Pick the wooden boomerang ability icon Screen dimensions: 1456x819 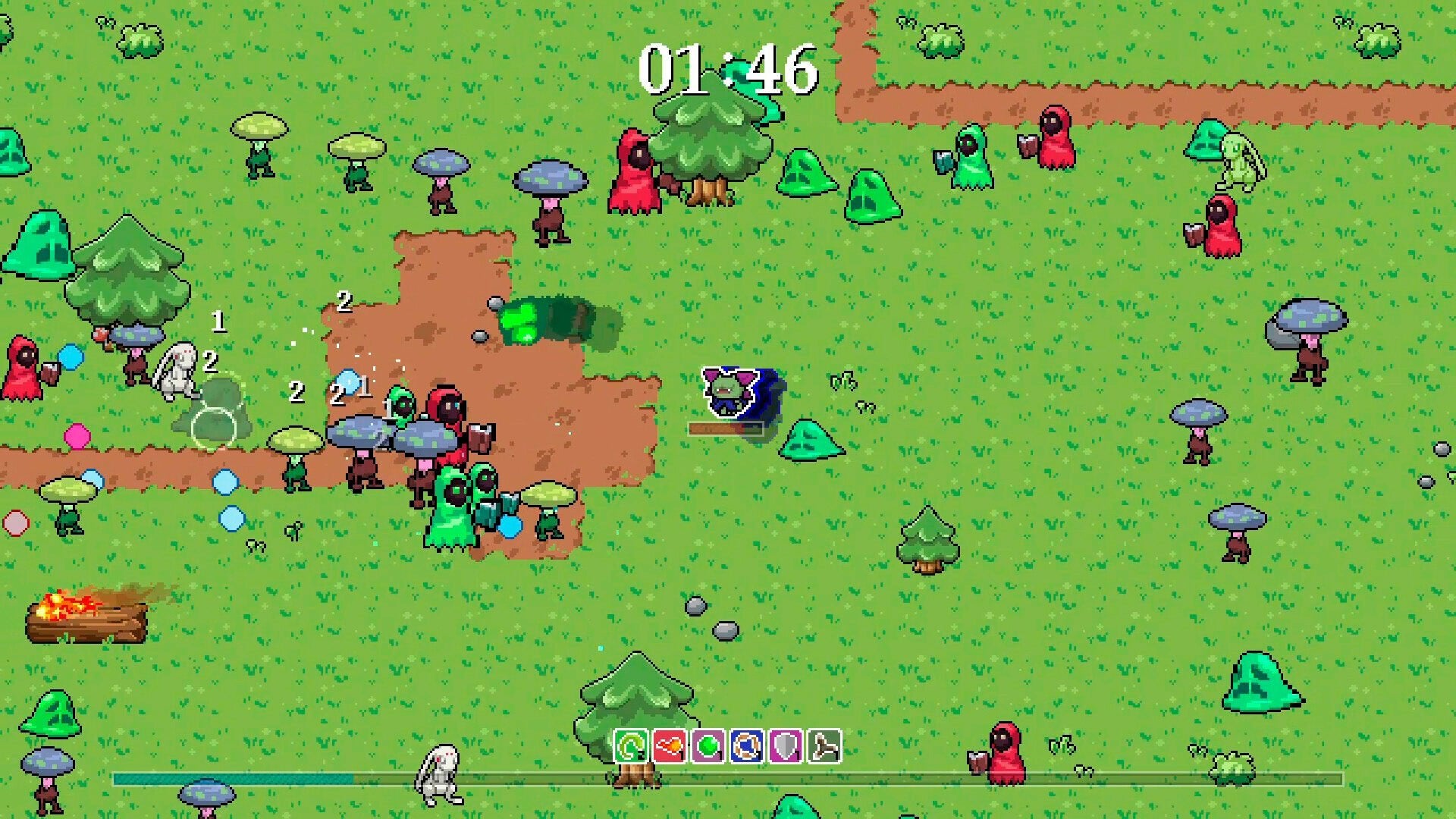pos(824,747)
